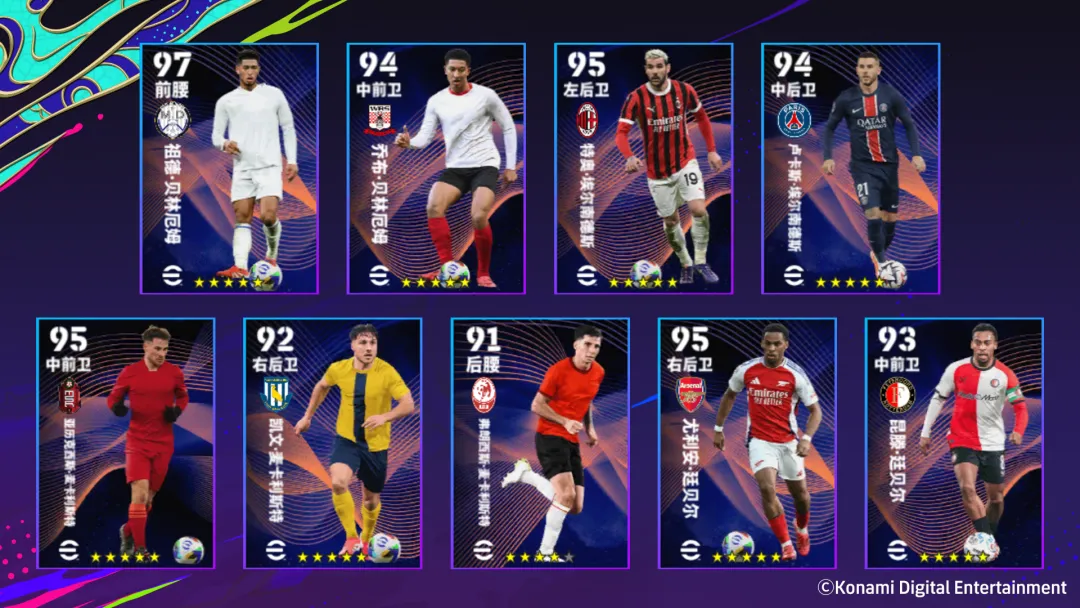Screen dimensions: 1080x608
Task: Select the 95-rated Arsenal right-back card
Action: 747,443
